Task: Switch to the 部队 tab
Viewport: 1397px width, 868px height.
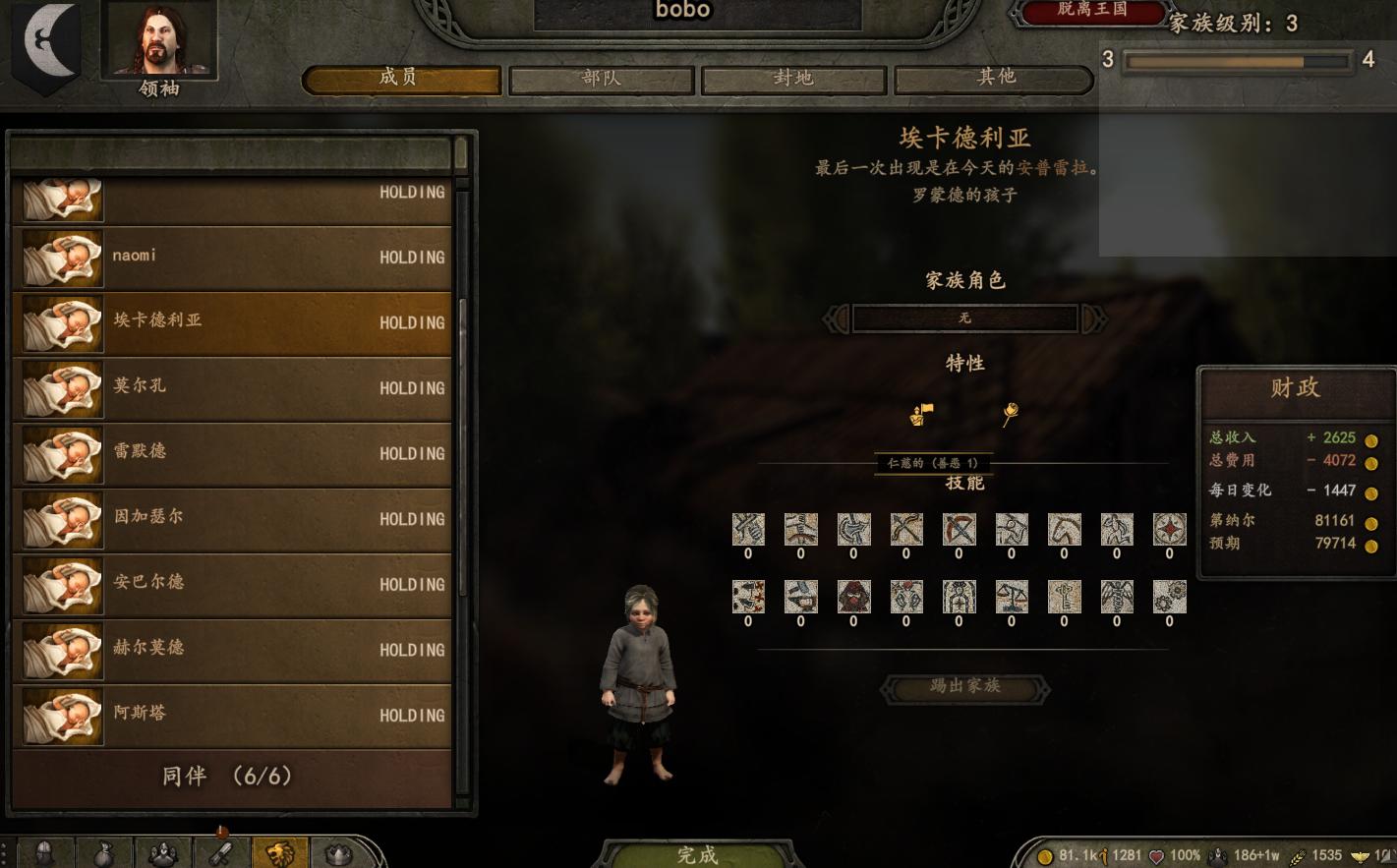Action: pyautogui.click(x=601, y=78)
